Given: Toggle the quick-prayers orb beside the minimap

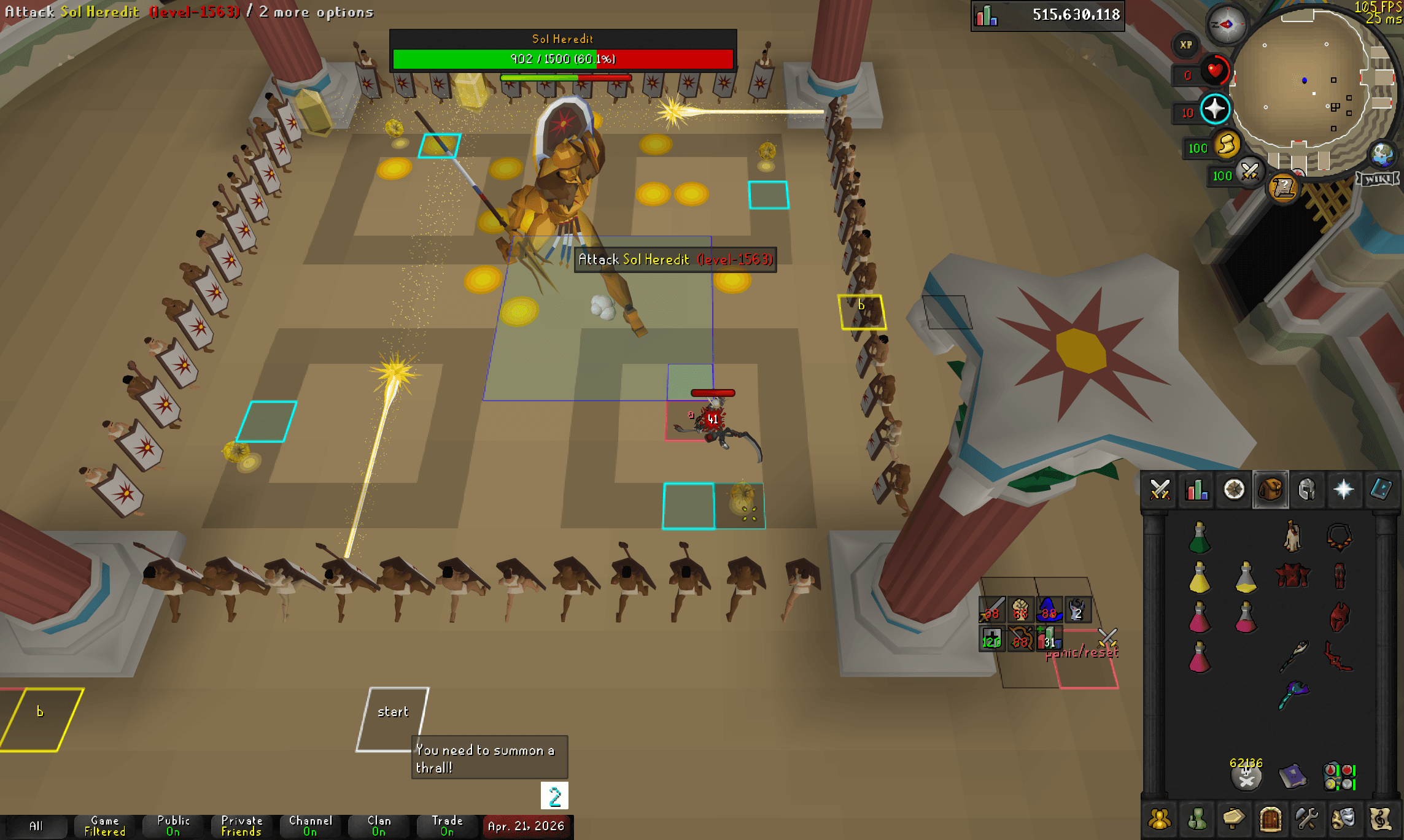Looking at the screenshot, I should [x=1214, y=108].
